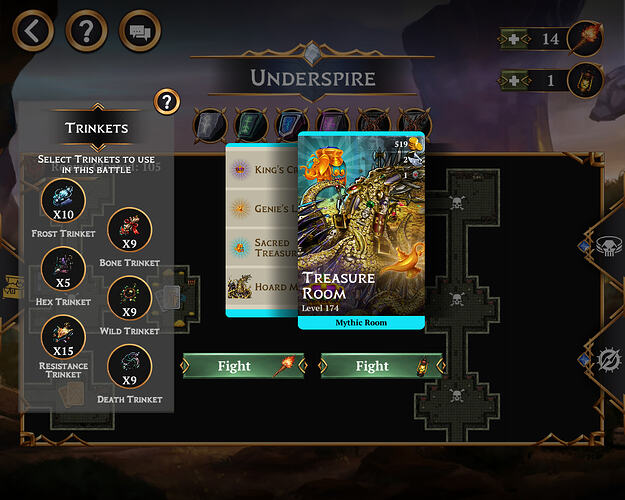Start Fight using the torch
The width and height of the screenshot is (625, 500).
243,366
